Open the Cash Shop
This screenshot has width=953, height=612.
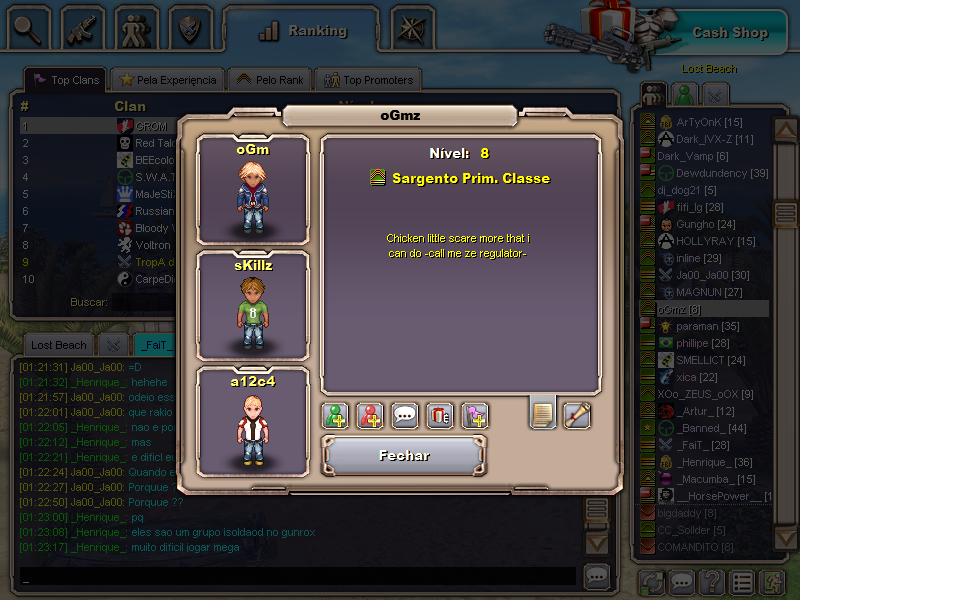[x=729, y=33]
